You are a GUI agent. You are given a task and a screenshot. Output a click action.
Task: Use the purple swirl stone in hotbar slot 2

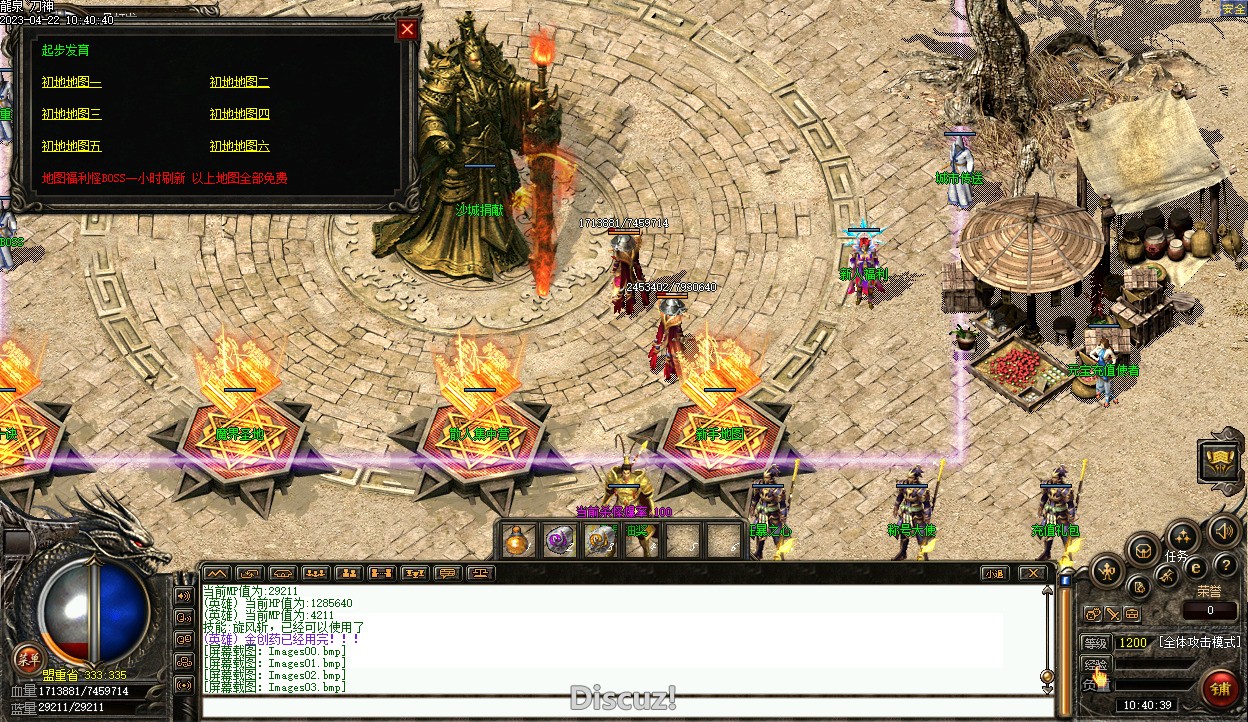pyautogui.click(x=558, y=541)
